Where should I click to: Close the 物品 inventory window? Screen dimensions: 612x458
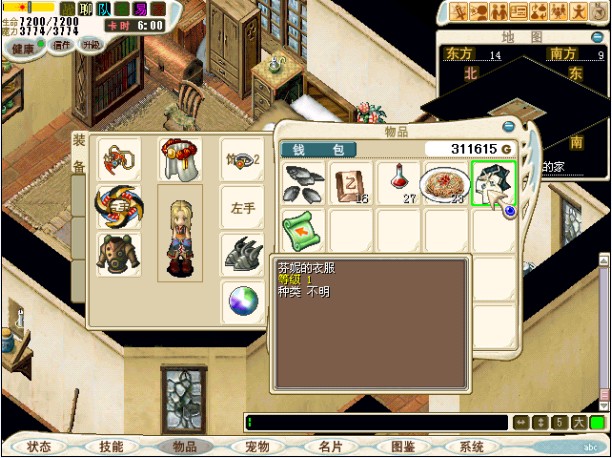coord(509,127)
